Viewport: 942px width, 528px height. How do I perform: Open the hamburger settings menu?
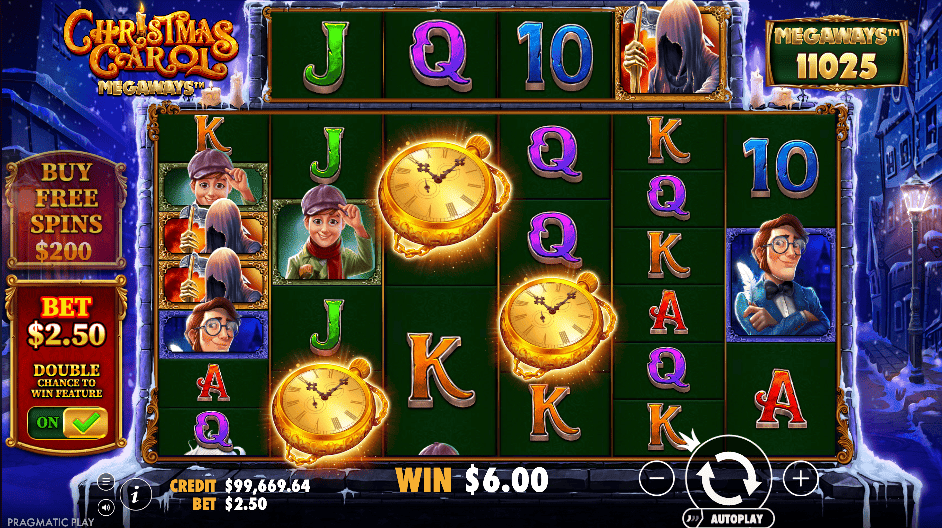[x=105, y=481]
